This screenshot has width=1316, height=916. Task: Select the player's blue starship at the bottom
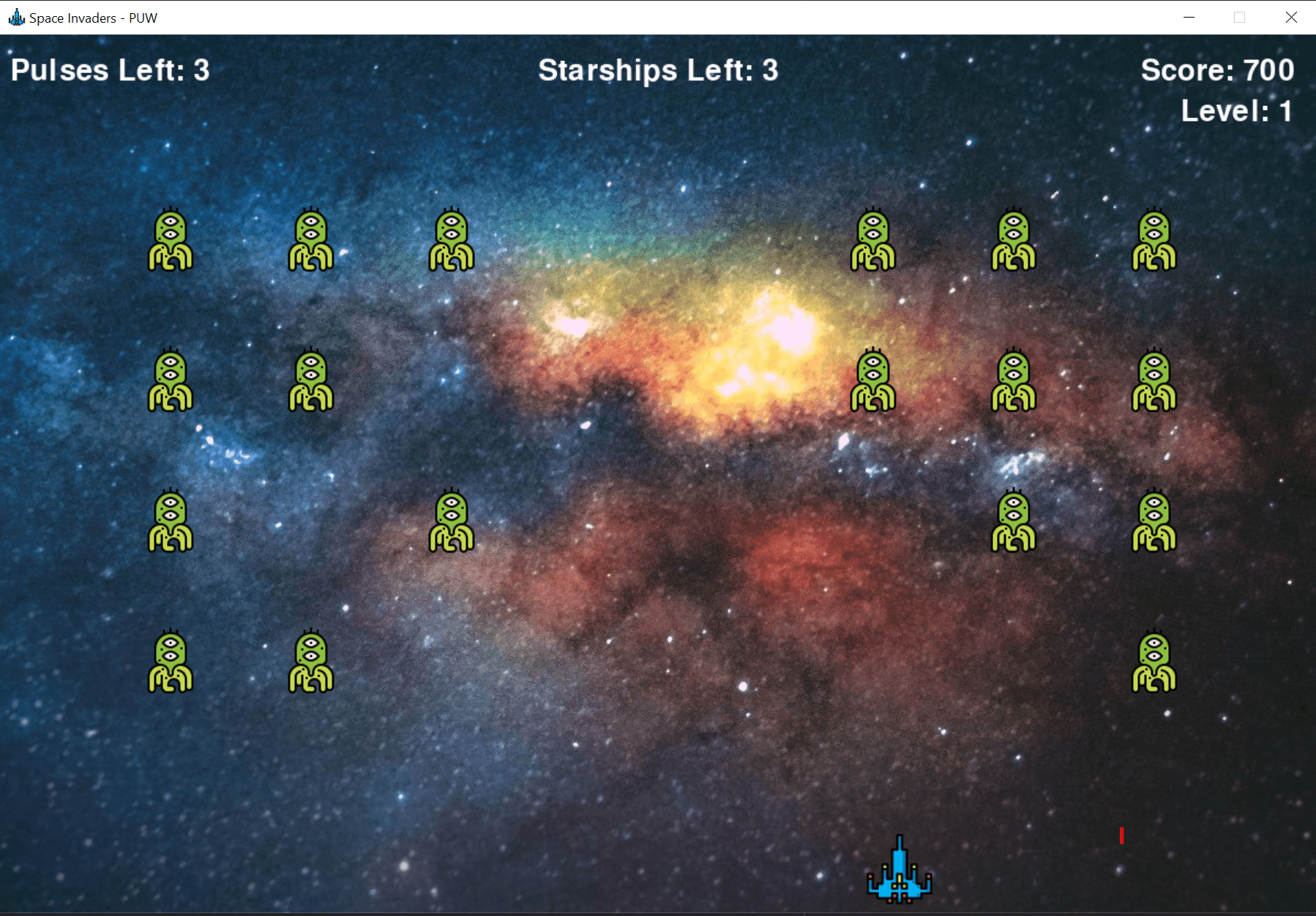click(899, 871)
